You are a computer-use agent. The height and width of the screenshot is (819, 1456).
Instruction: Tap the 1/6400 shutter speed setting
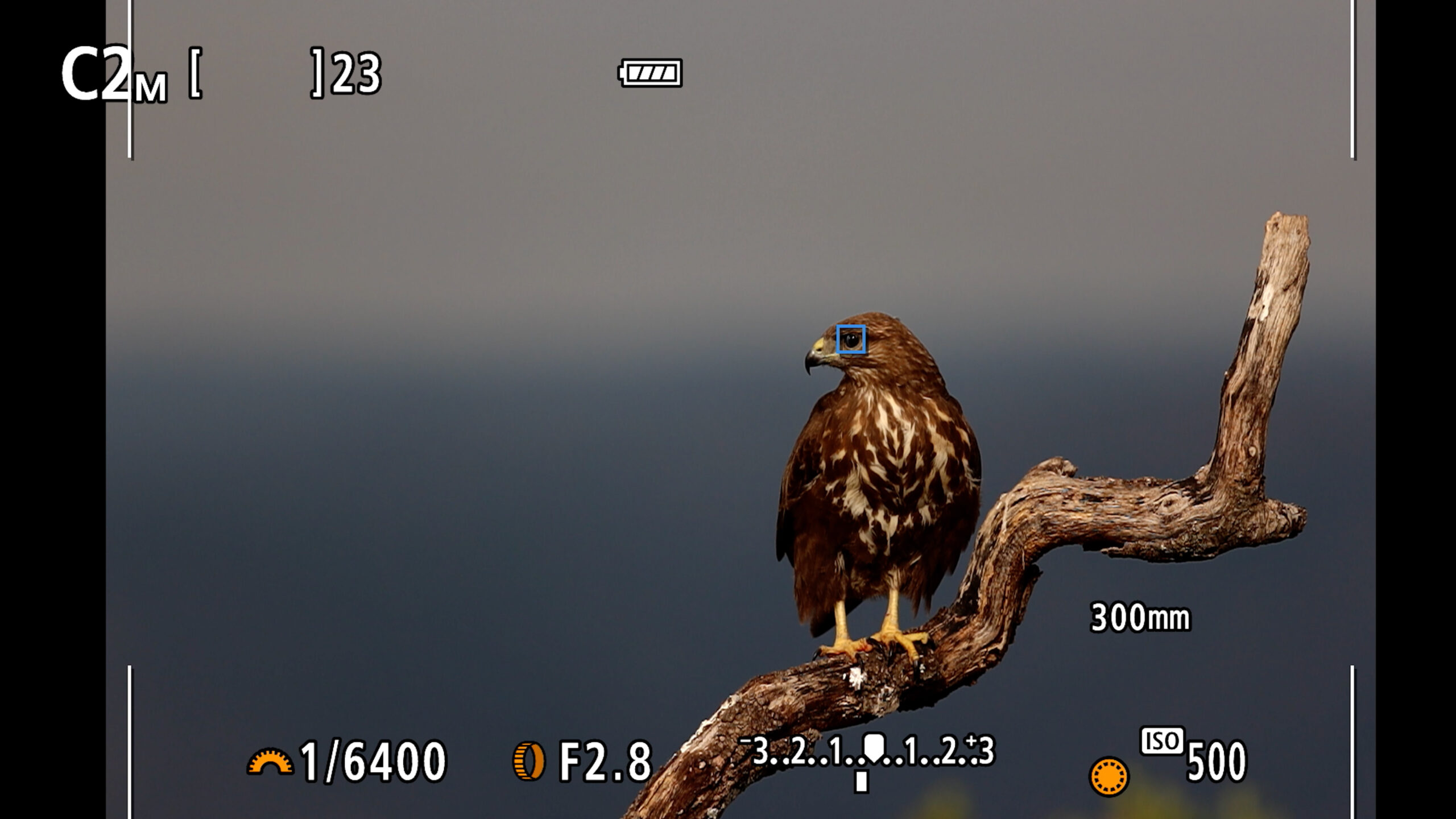pos(373,762)
